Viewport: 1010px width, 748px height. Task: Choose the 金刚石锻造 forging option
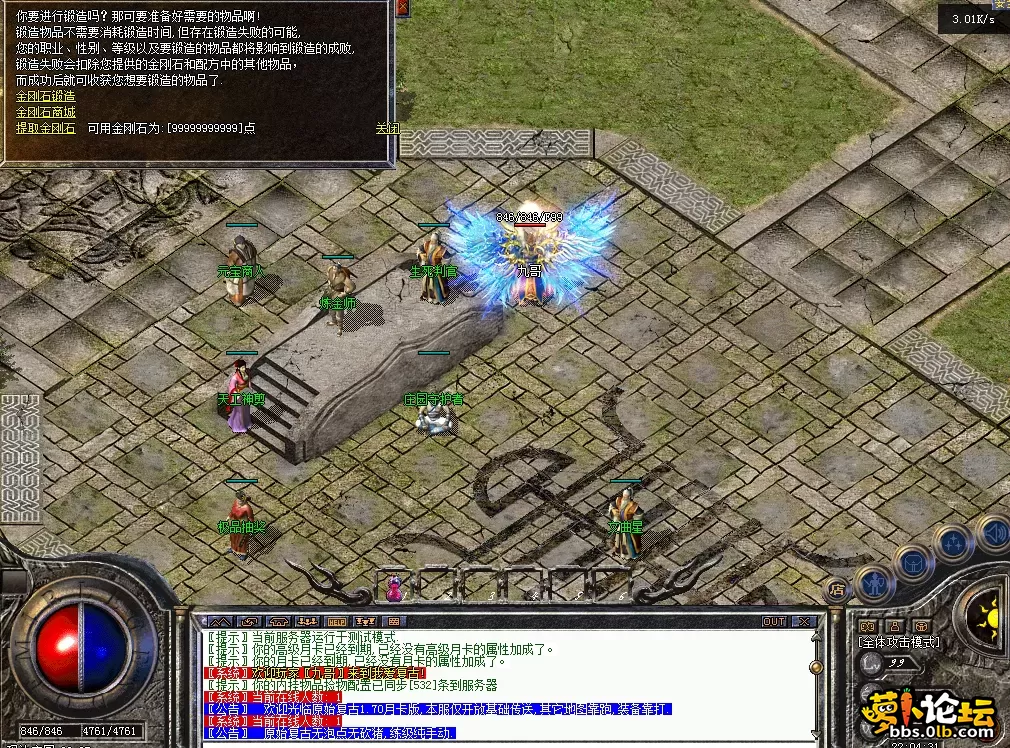tap(45, 97)
